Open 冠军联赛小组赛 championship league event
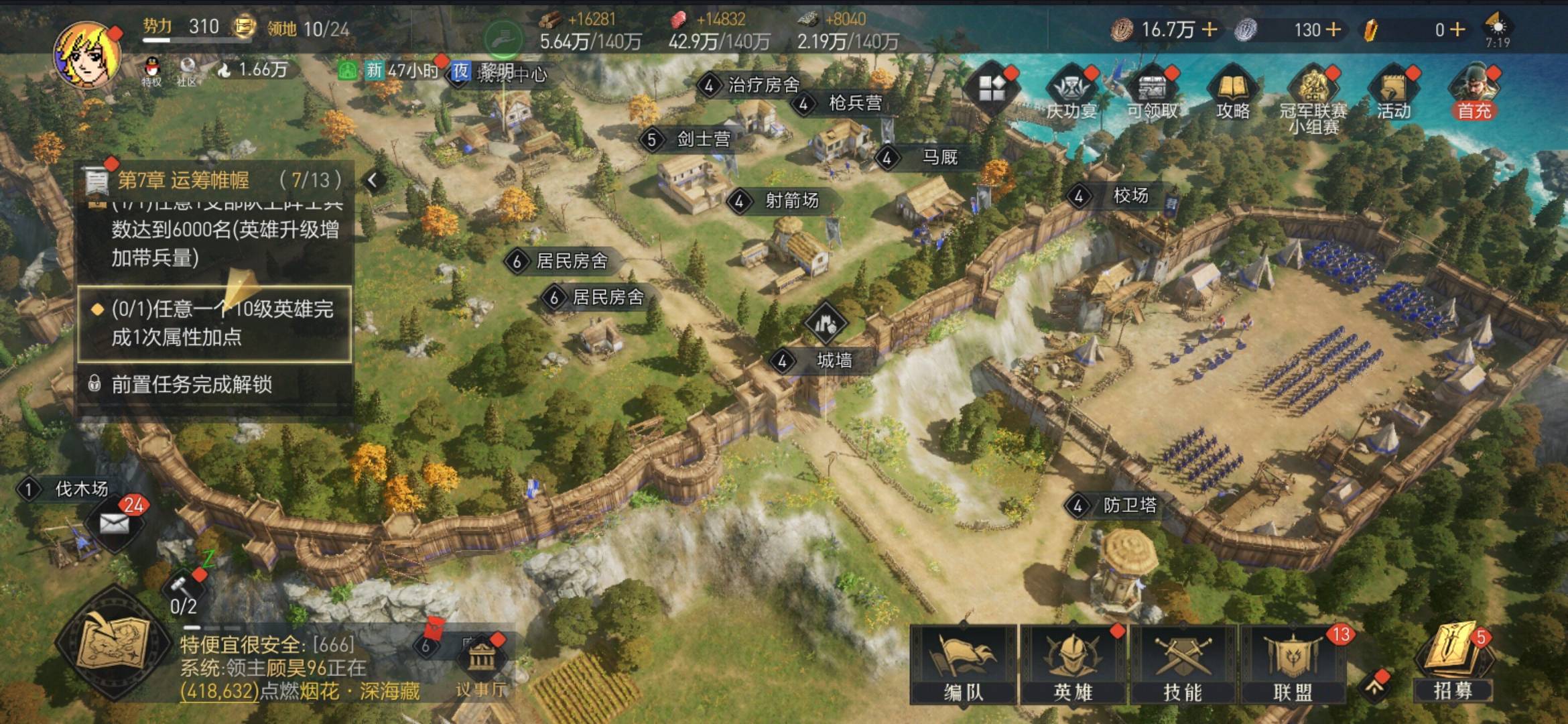The image size is (1568, 724). point(1313,95)
